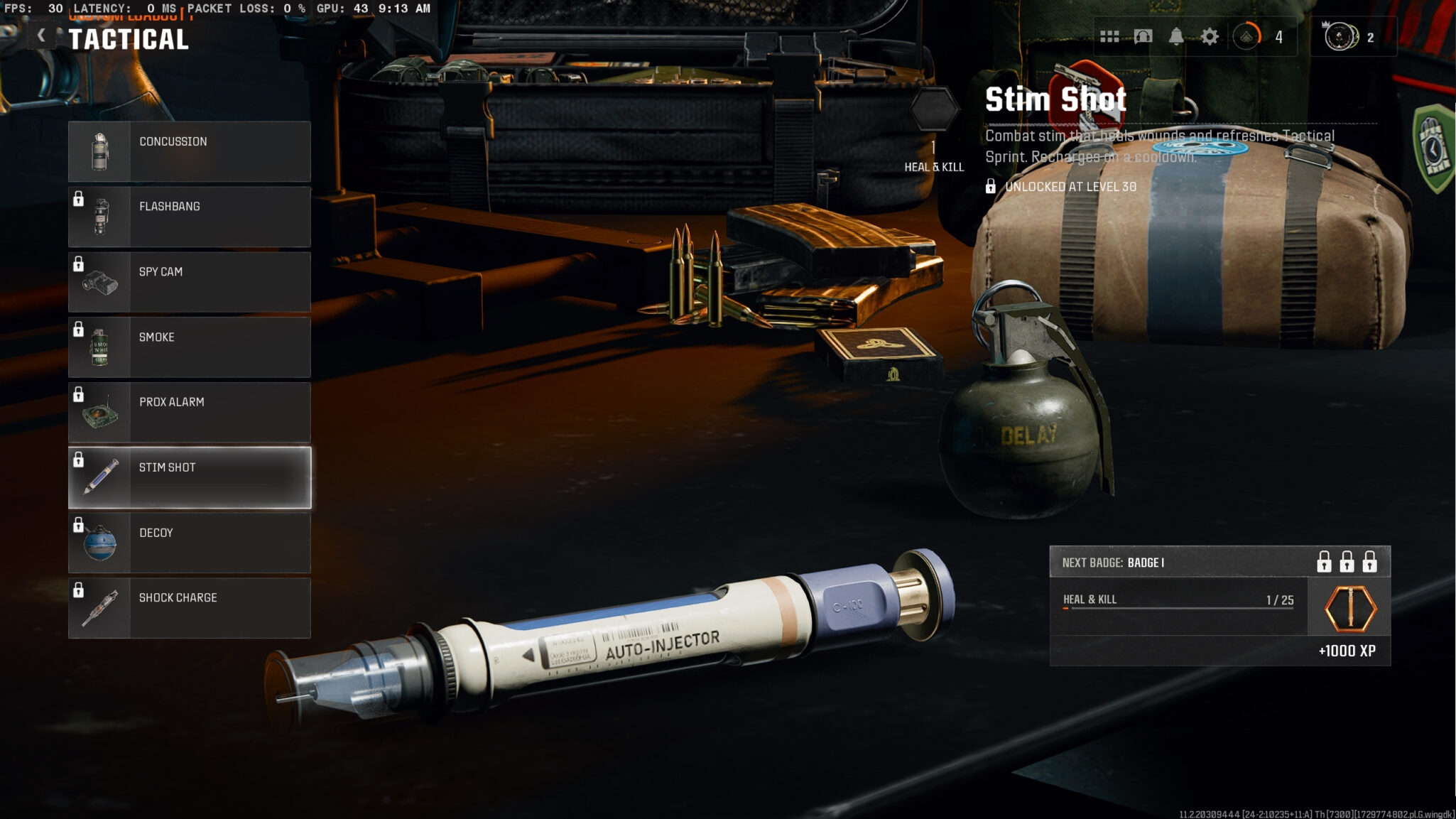Go back using the arrow beside Tactical
Screen dimensions: 1456x819
[41, 36]
